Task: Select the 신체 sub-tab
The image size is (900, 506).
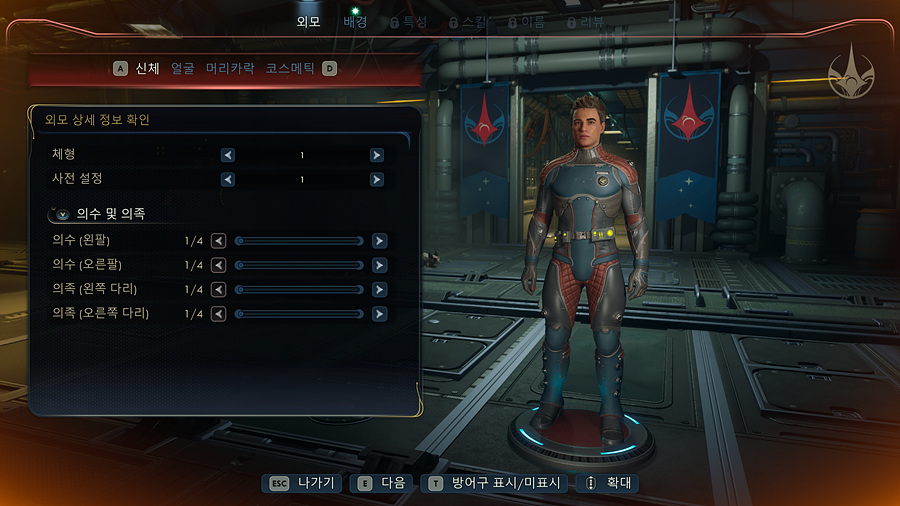Action: 149,69
